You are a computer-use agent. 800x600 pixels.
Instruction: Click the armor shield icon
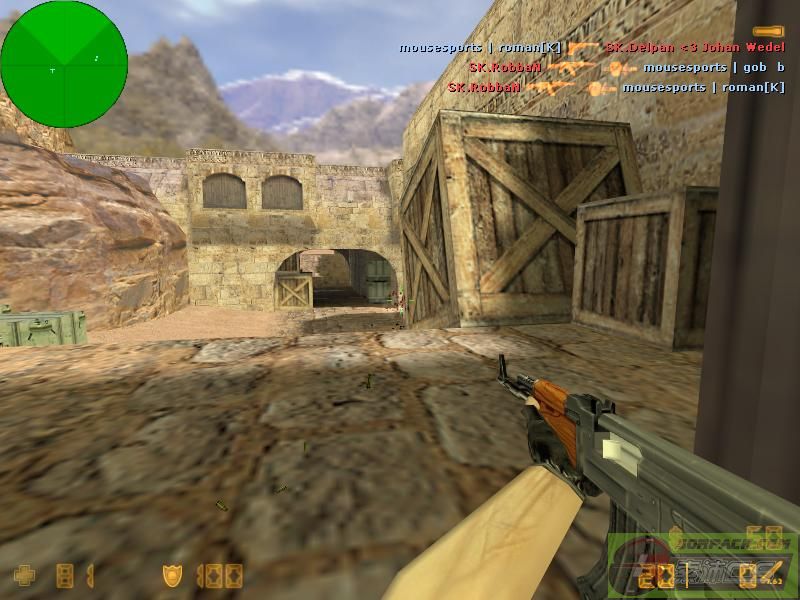coord(172,575)
